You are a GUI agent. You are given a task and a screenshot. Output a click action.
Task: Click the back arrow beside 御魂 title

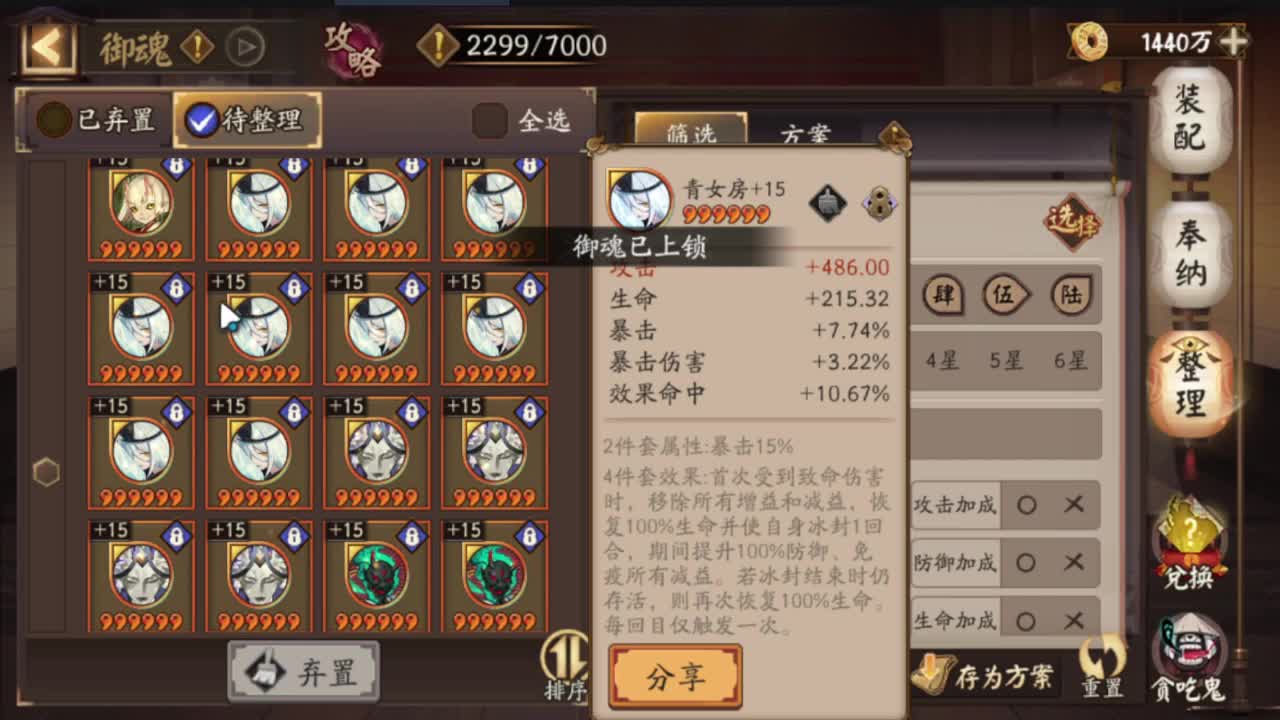pyautogui.click(x=47, y=46)
